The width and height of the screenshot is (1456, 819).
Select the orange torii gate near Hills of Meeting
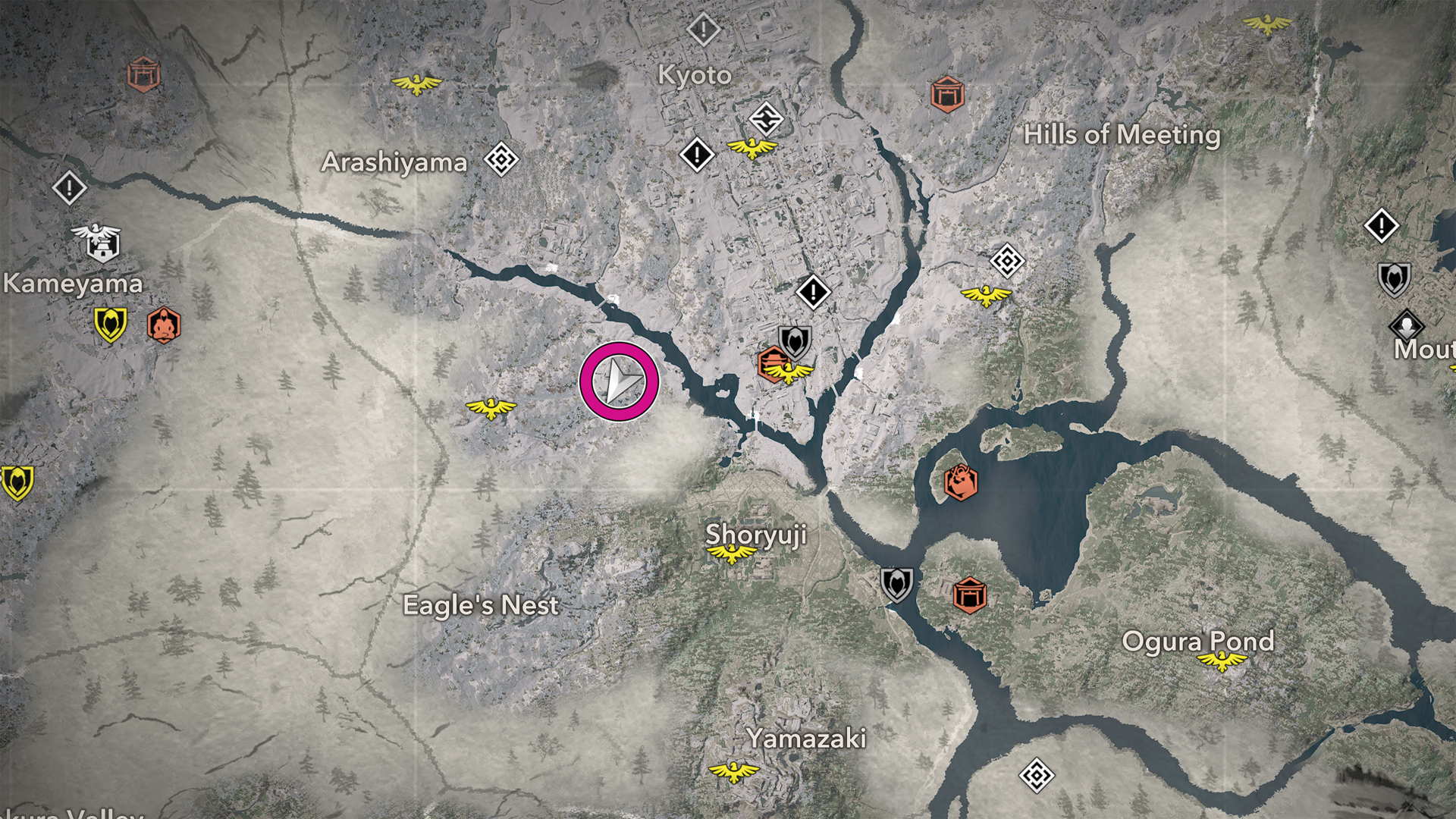947,94
